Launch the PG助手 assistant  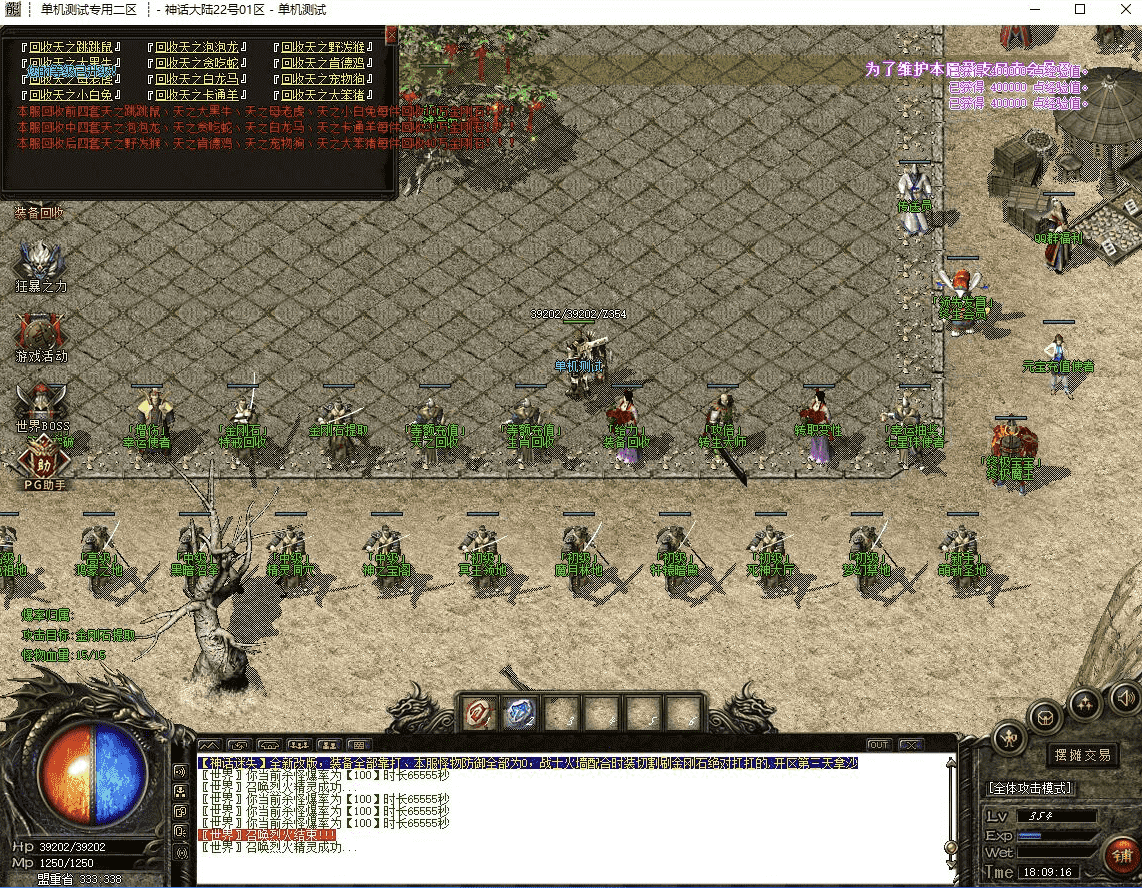coord(43,465)
